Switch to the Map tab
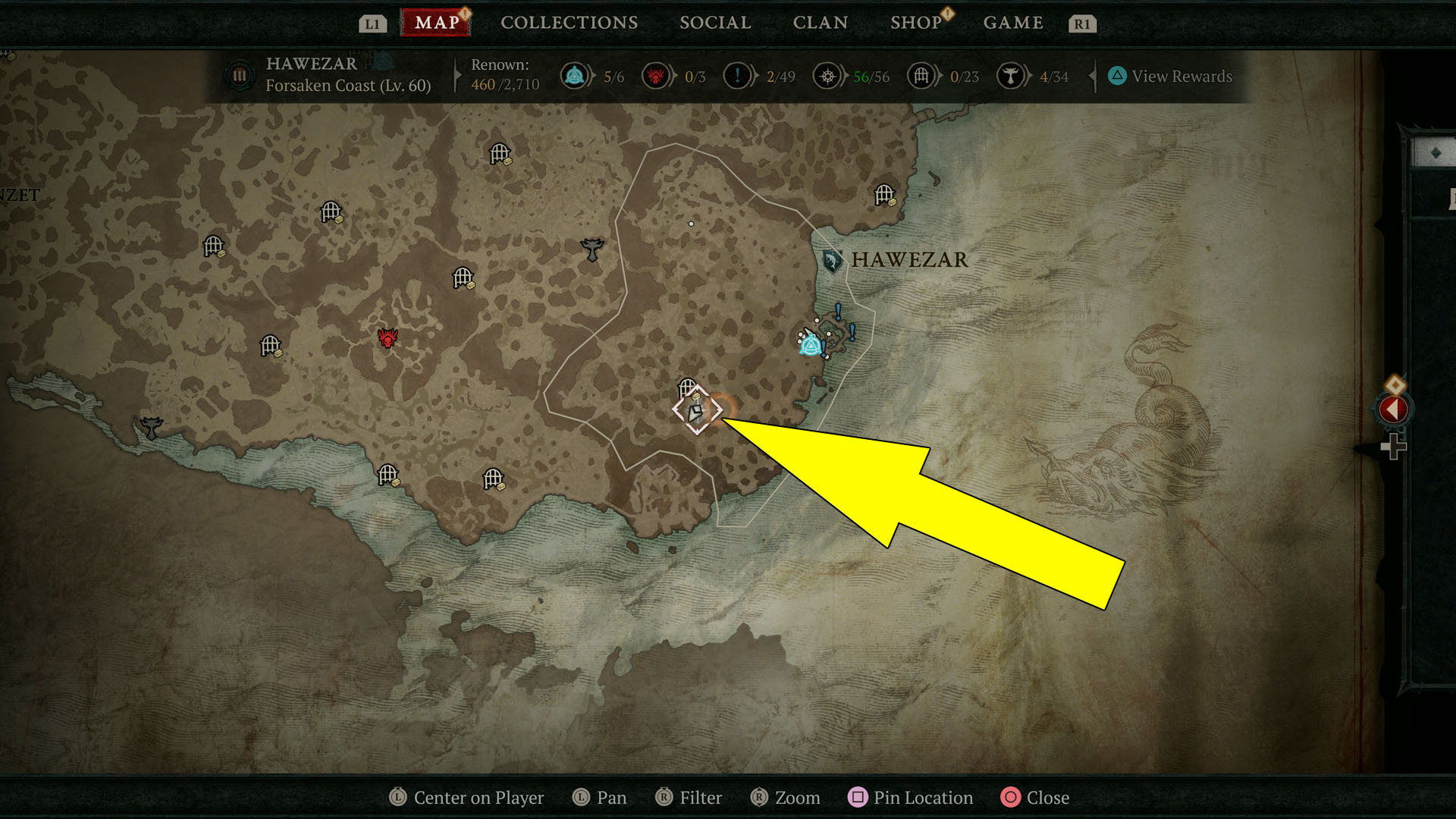This screenshot has width=1456, height=819. coord(436,23)
